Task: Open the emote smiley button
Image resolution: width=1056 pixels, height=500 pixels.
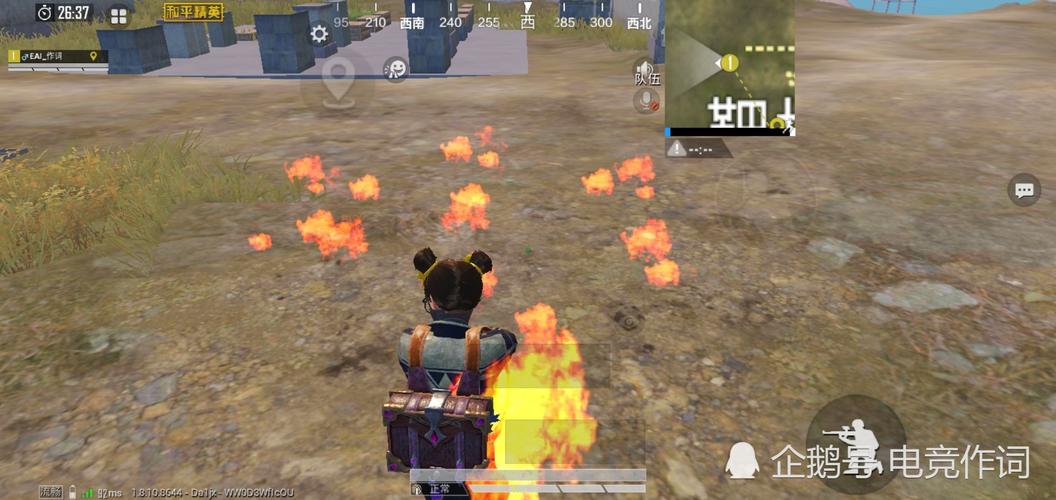Action: 396,69
